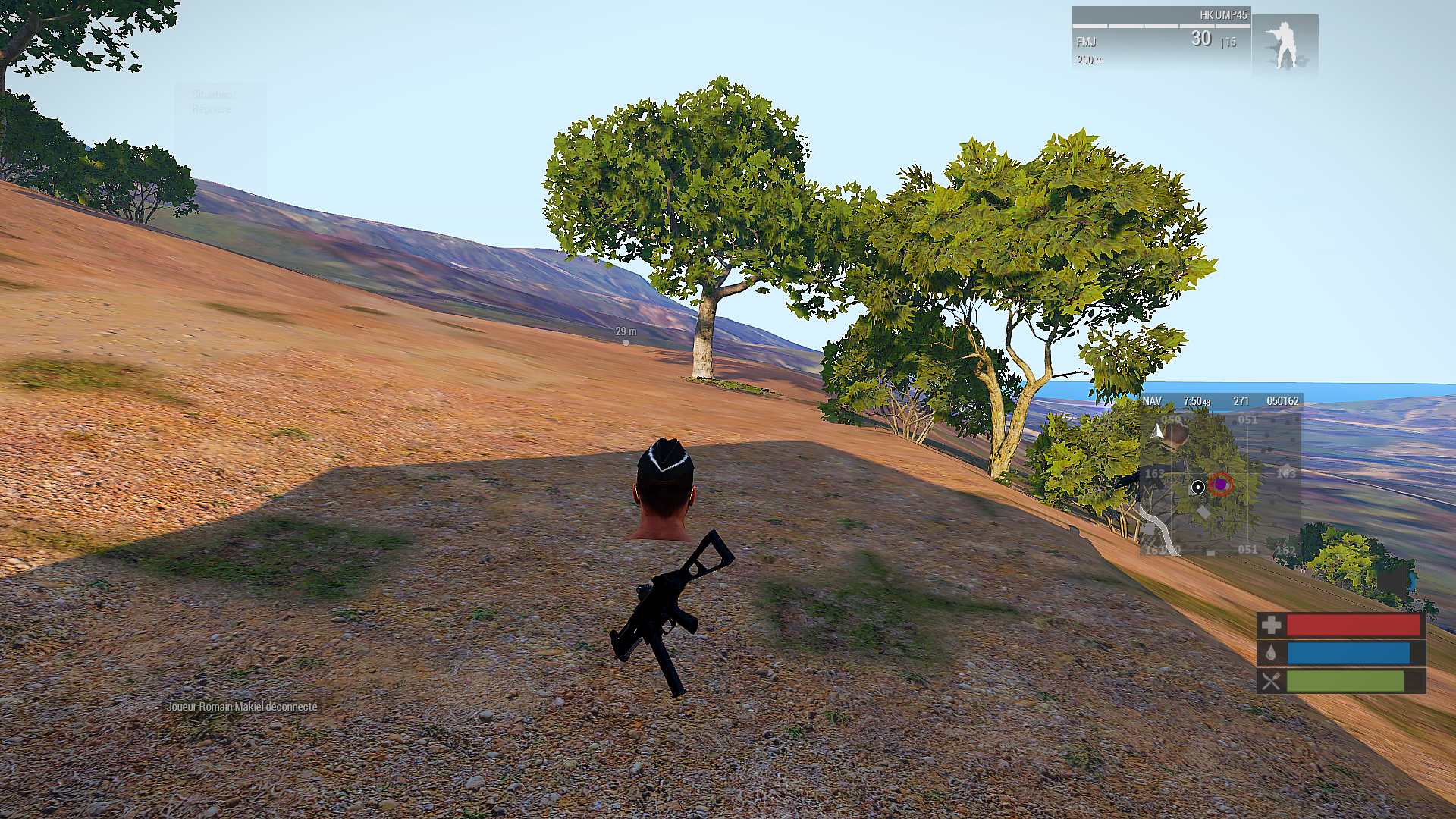Click the fork and knife hunger icon
The height and width of the screenshot is (819, 1456).
1272,681
